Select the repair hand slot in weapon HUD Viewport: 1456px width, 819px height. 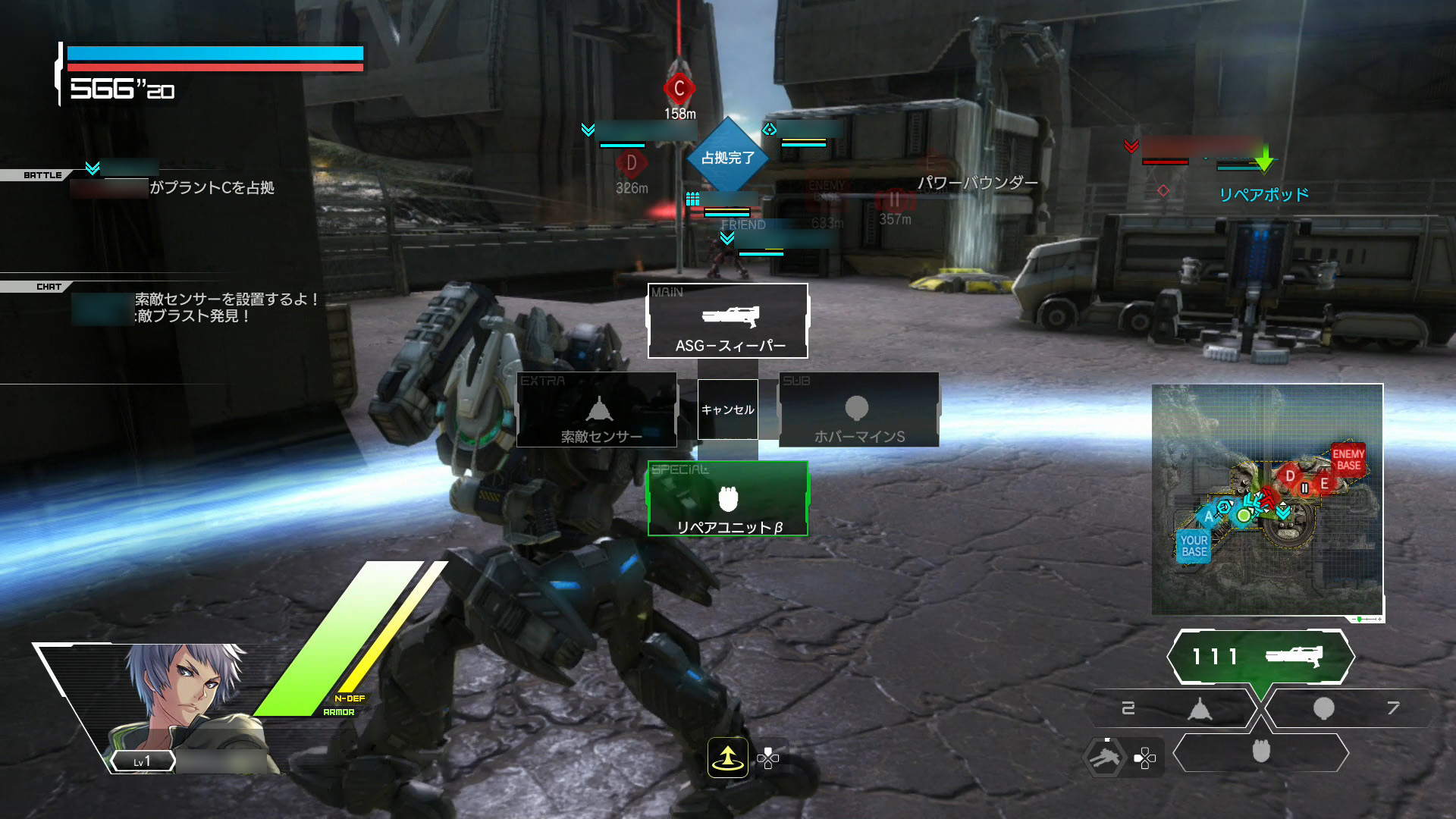pyautogui.click(x=1260, y=752)
